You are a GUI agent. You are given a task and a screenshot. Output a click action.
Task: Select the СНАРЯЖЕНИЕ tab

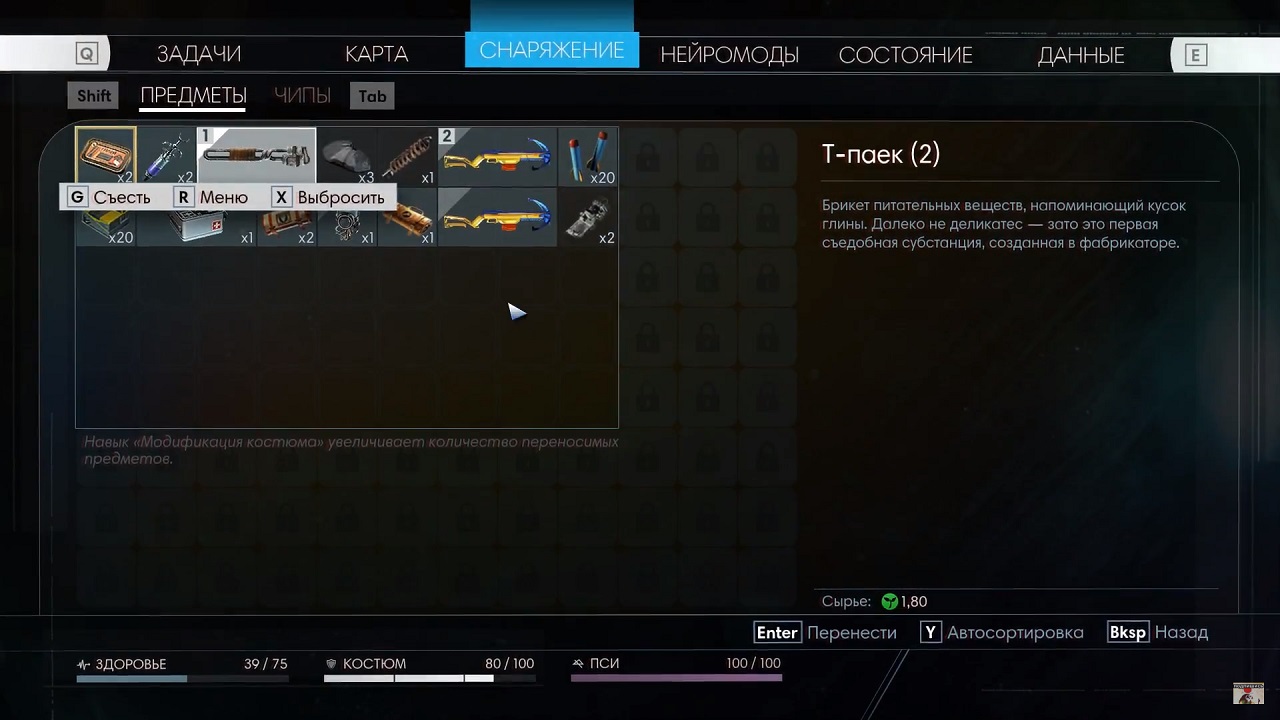[x=551, y=51]
